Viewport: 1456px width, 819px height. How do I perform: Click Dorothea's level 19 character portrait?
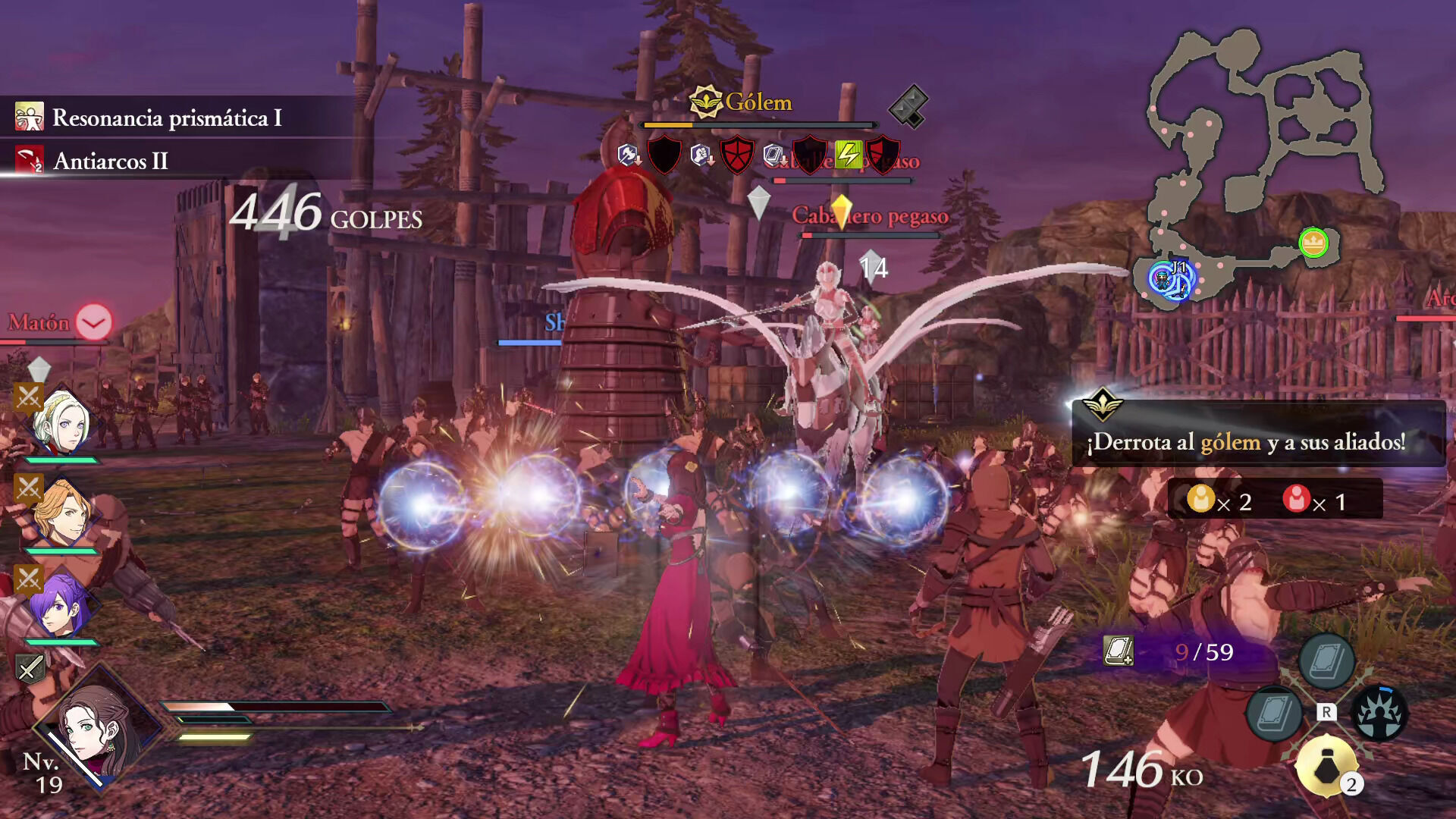pyautogui.click(x=95, y=730)
